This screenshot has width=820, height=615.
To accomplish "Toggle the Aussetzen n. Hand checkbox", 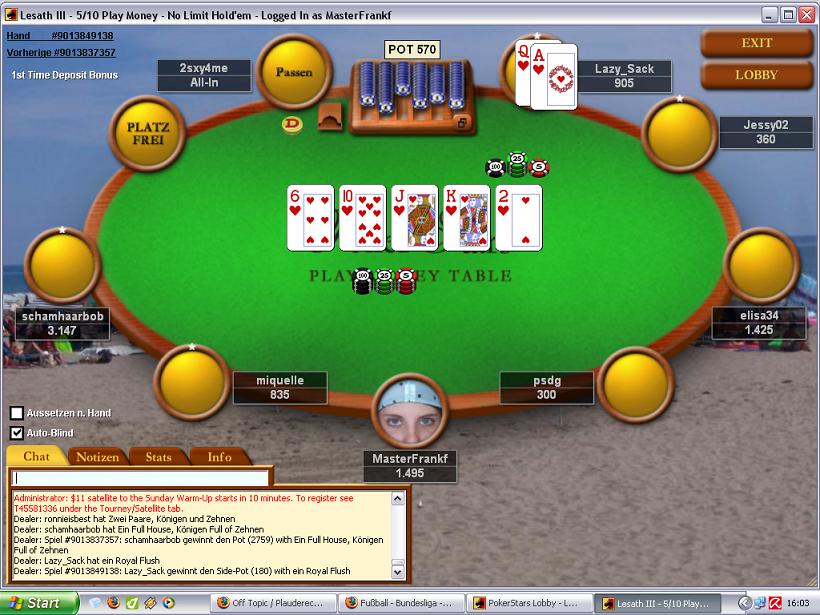I will [17, 413].
